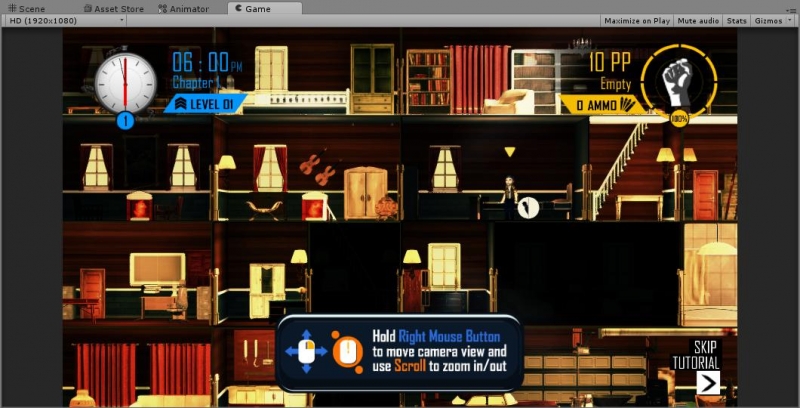The width and height of the screenshot is (800, 408).
Task: Switch to the Animator tab
Action: [x=184, y=9]
